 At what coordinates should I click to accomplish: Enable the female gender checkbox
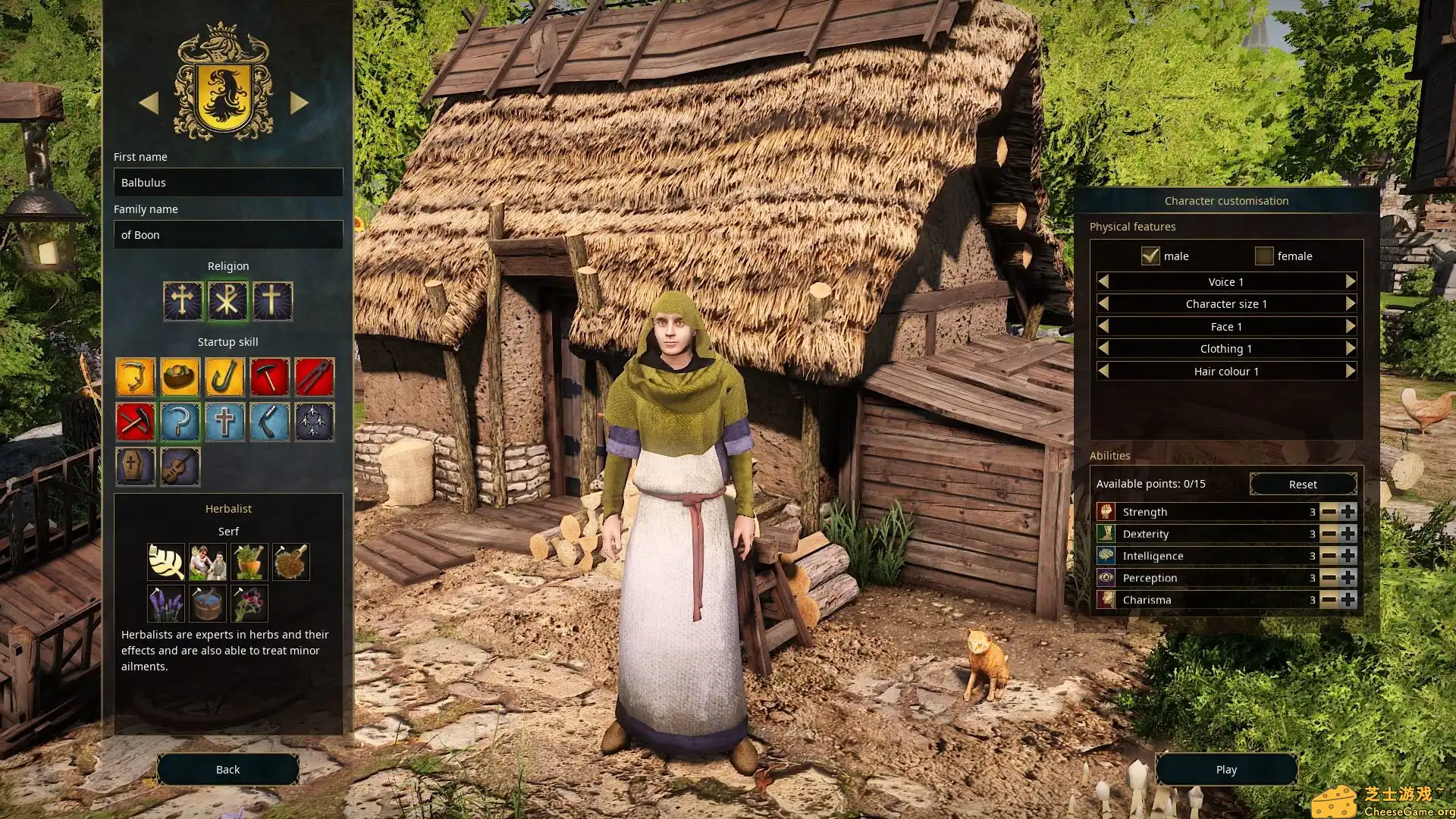pos(1264,256)
